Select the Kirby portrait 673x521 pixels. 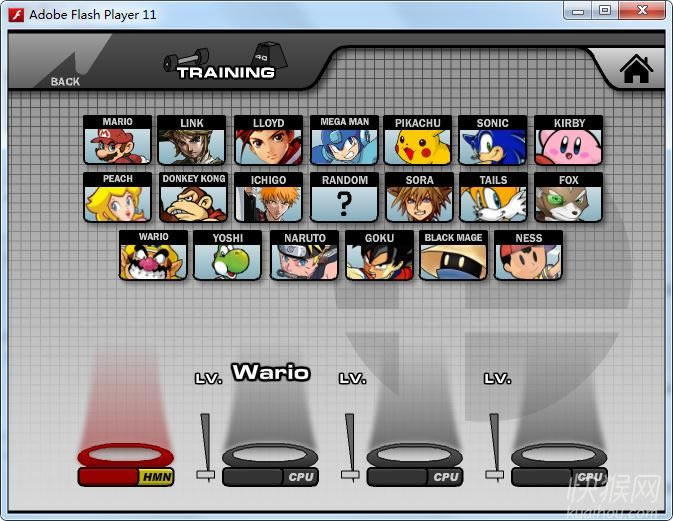tap(568, 141)
